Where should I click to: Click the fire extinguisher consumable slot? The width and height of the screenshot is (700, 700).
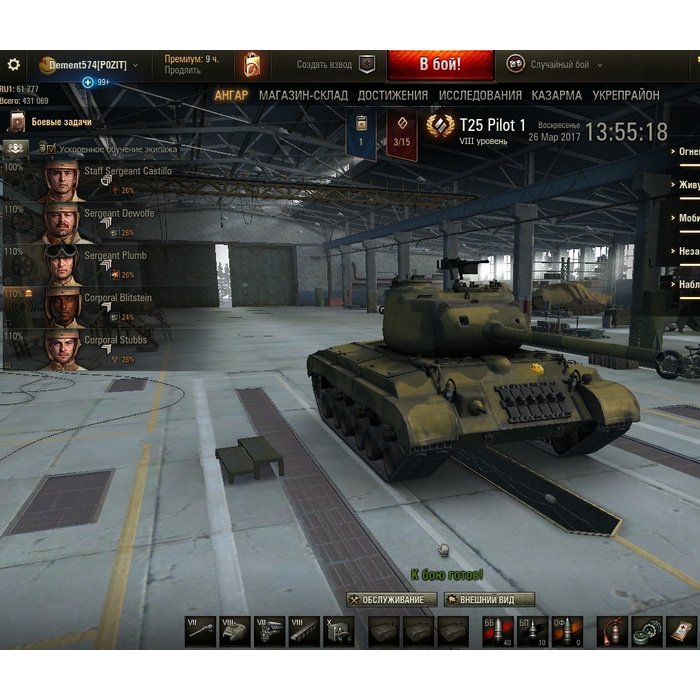point(613,631)
